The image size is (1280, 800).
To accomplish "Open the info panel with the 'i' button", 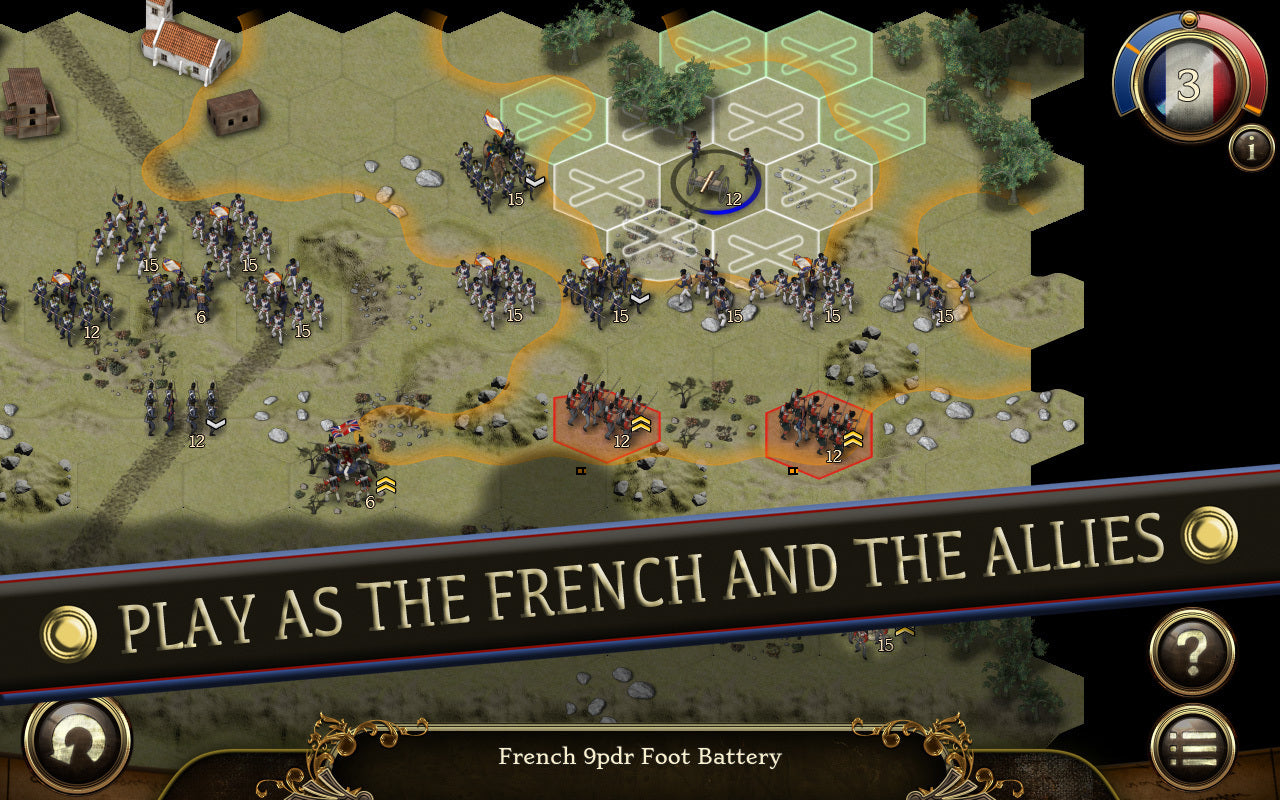I will pos(1251,148).
